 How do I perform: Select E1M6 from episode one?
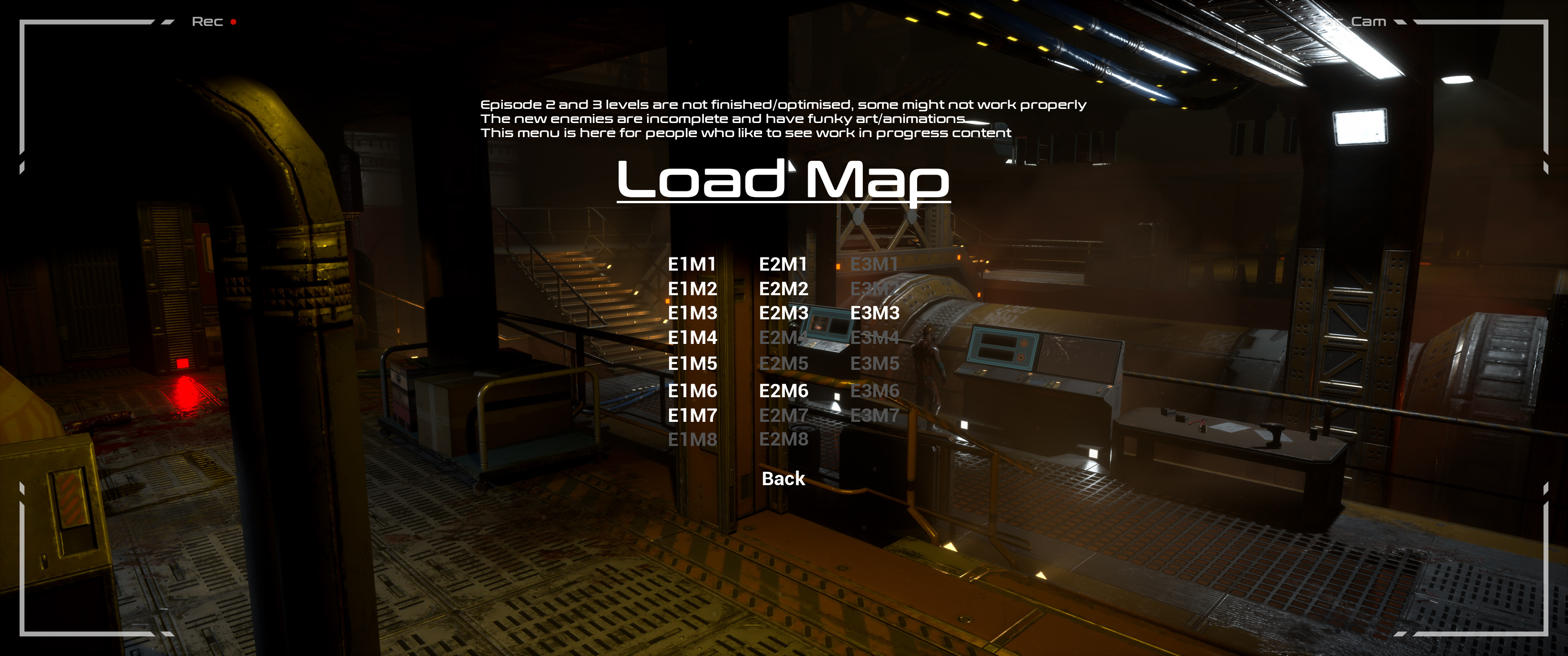[x=693, y=391]
